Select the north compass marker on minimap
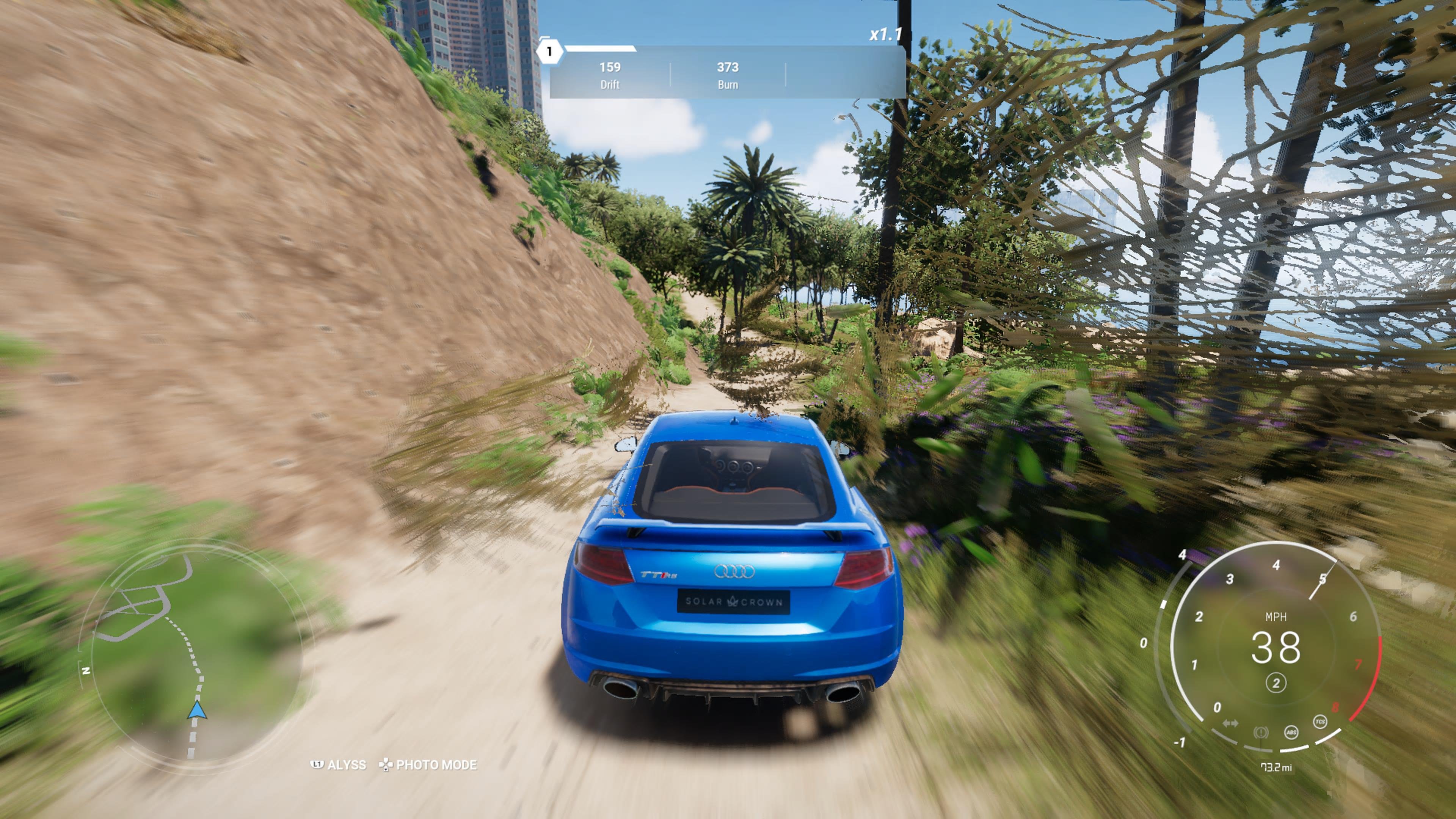1456x819 pixels. (86, 671)
